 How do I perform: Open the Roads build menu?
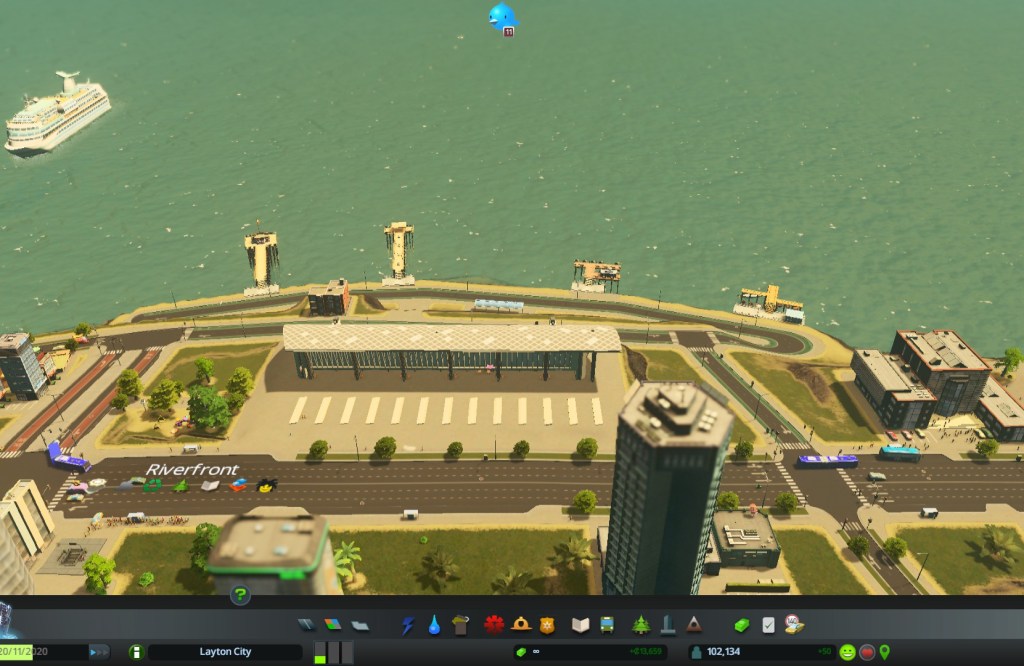point(306,625)
